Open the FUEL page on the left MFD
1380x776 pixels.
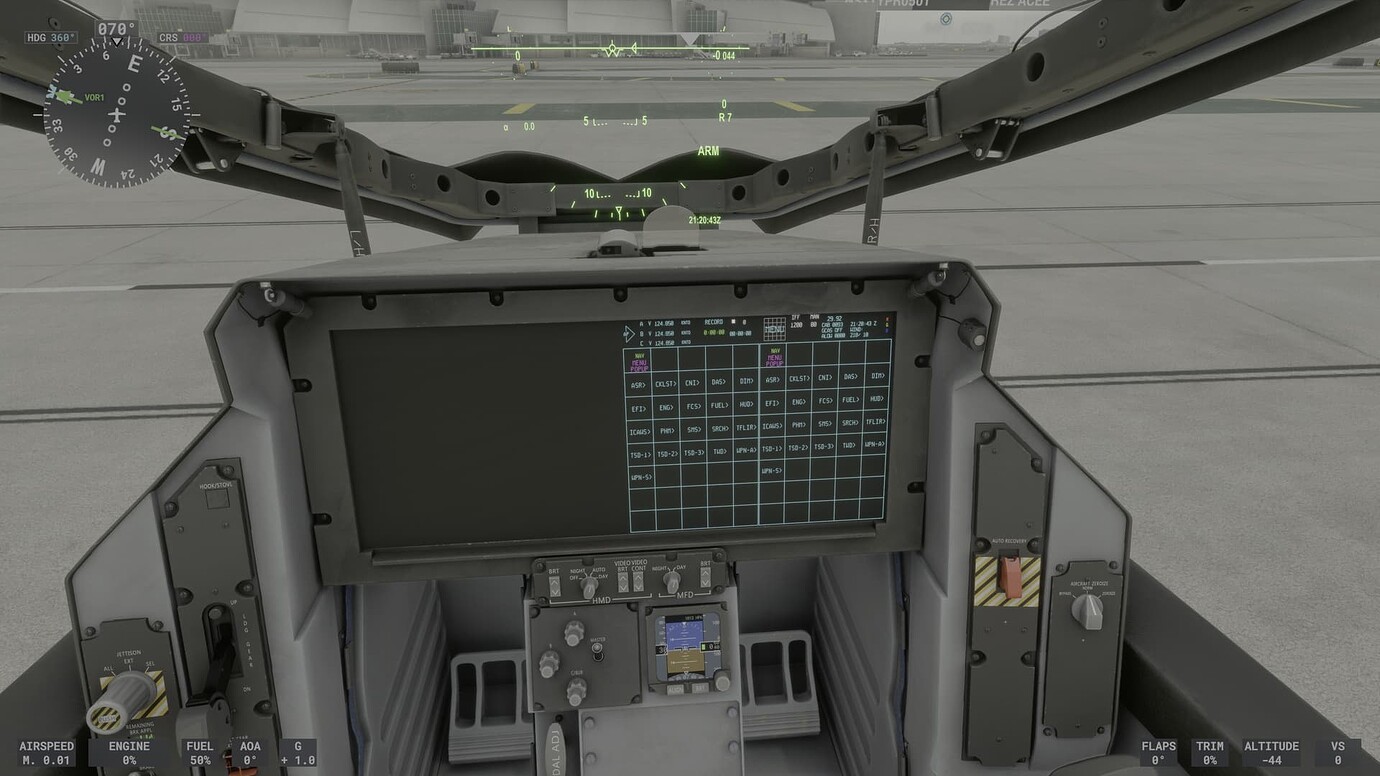click(x=719, y=404)
